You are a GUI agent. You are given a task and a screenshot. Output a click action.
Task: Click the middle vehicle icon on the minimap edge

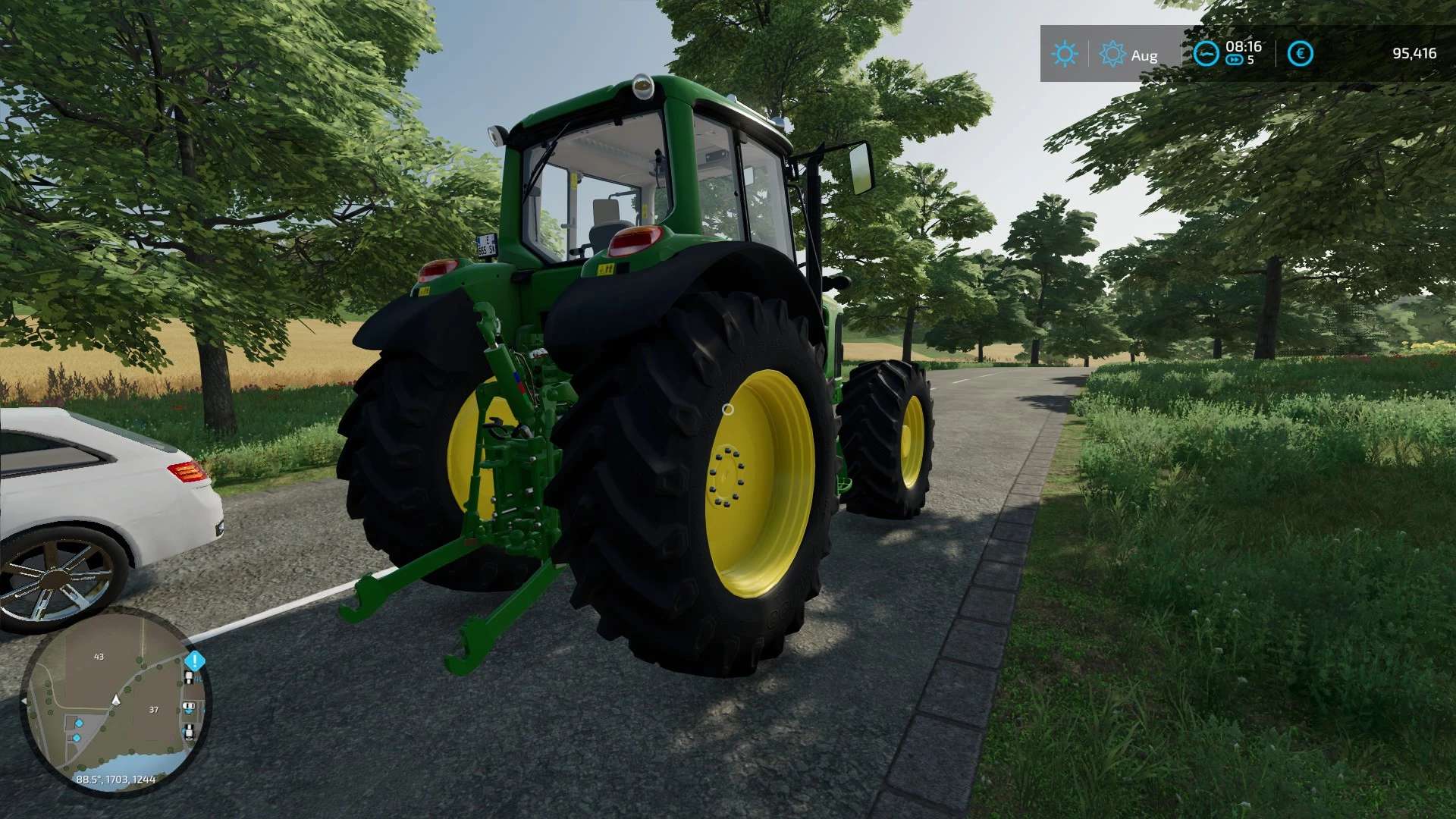(190, 706)
